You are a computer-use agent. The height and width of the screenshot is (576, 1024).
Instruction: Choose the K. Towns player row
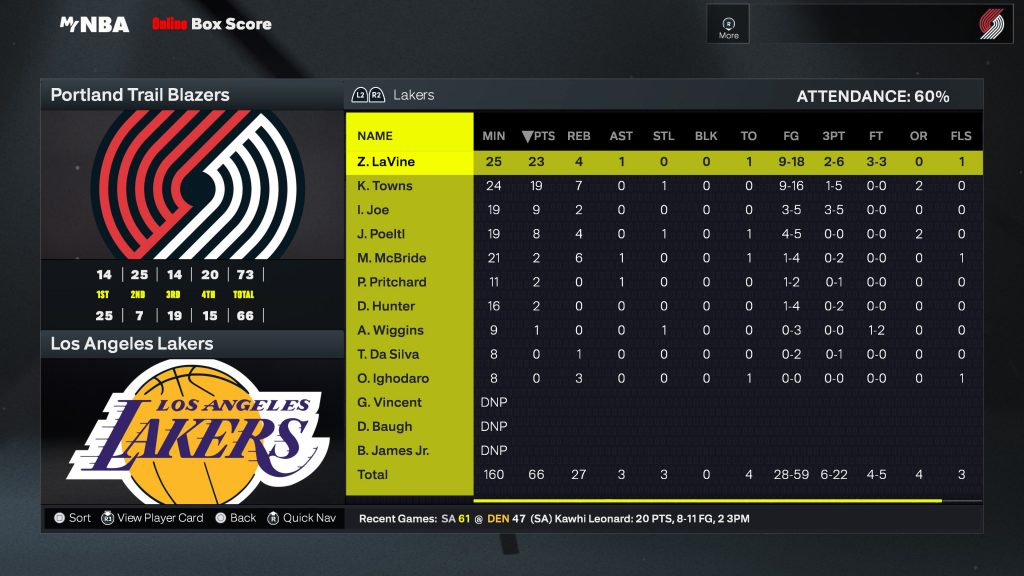385,186
